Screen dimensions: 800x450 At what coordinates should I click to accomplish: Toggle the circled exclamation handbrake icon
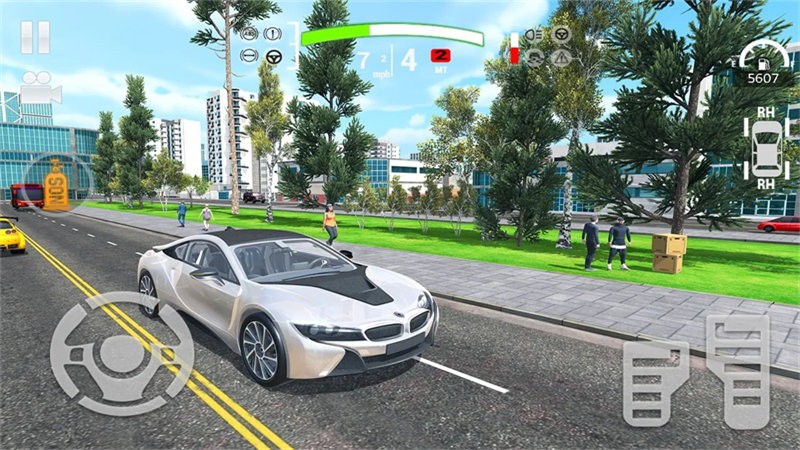(x=272, y=34)
